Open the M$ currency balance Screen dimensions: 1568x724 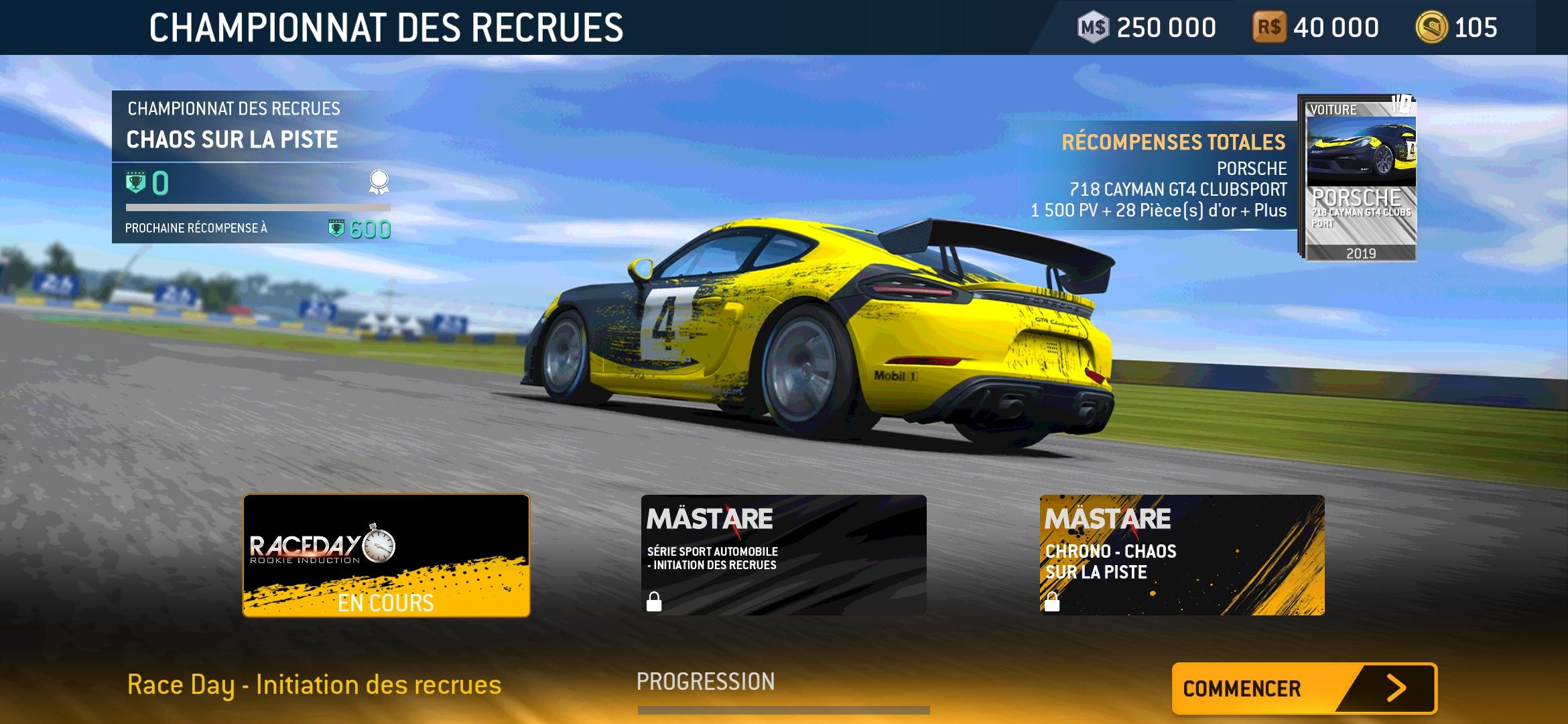pos(1147,28)
